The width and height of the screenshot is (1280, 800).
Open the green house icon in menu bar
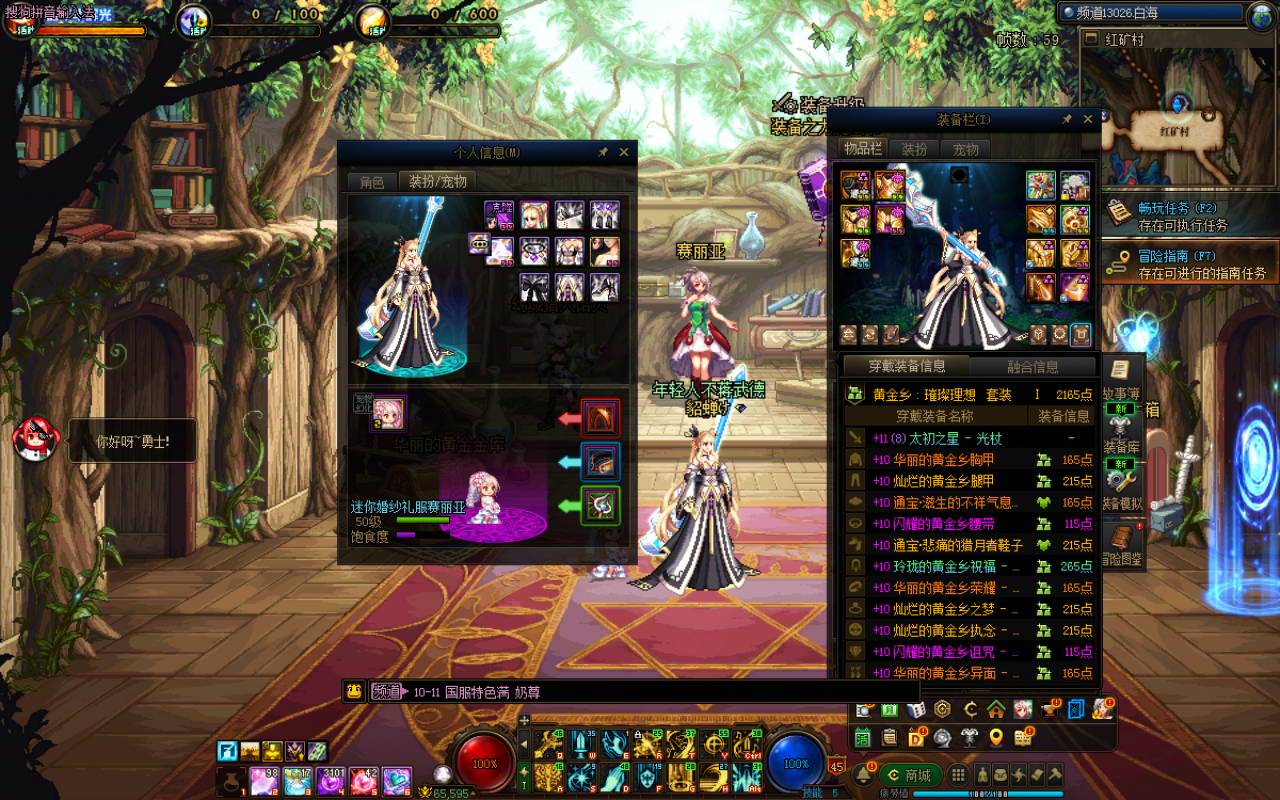(x=995, y=710)
